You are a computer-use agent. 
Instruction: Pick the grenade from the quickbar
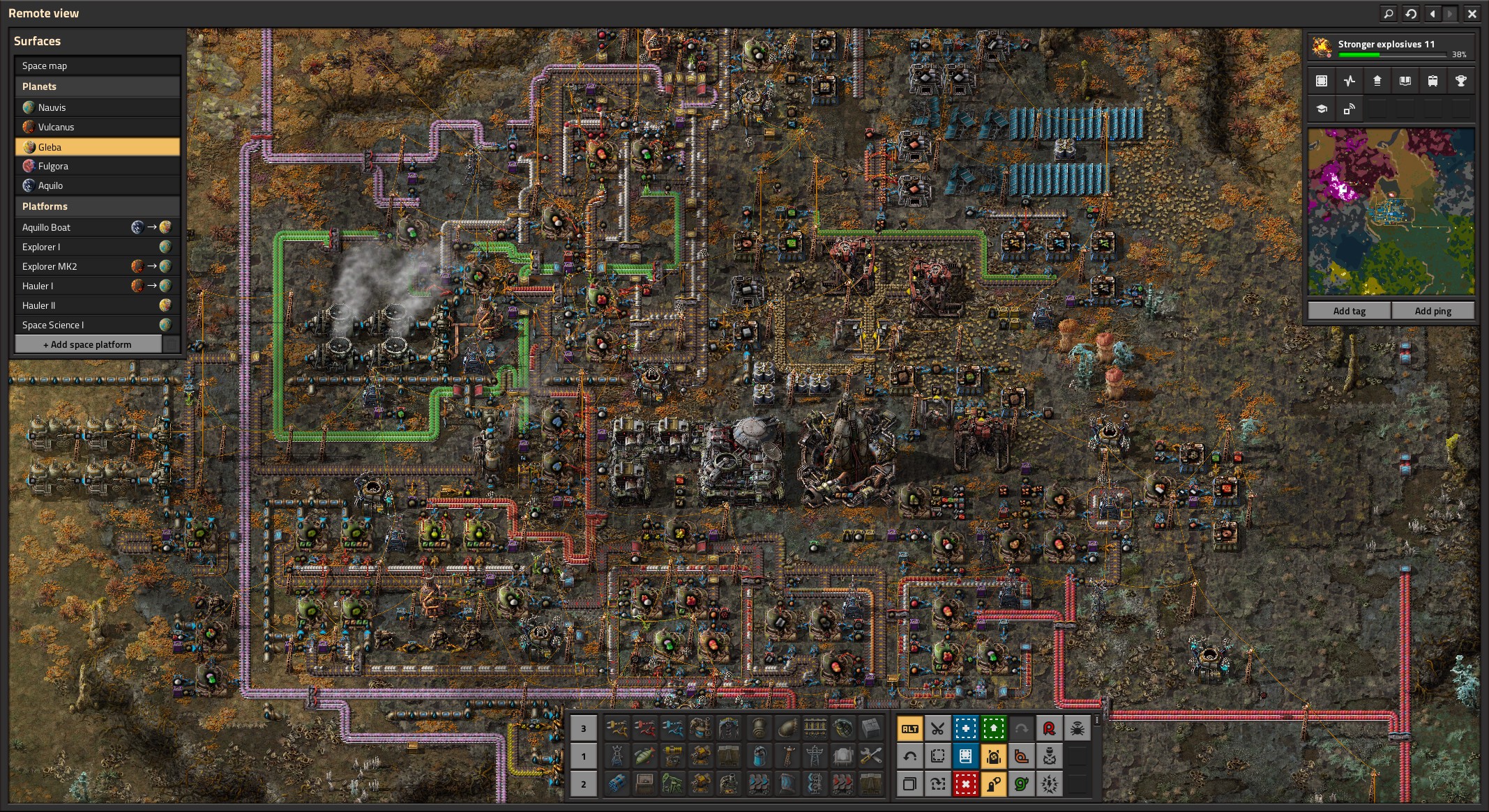tap(842, 729)
